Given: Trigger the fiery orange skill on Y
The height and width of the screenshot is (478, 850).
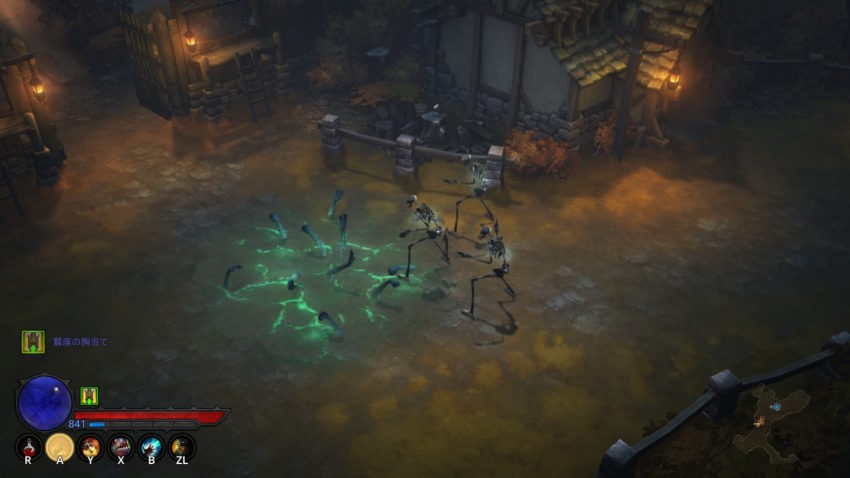Looking at the screenshot, I should (x=91, y=447).
